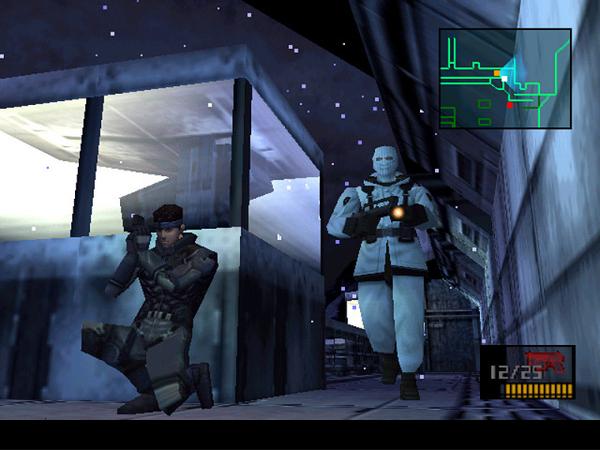
Task: Select the equipped red pistol weapon slot
Action: [x=528, y=372]
